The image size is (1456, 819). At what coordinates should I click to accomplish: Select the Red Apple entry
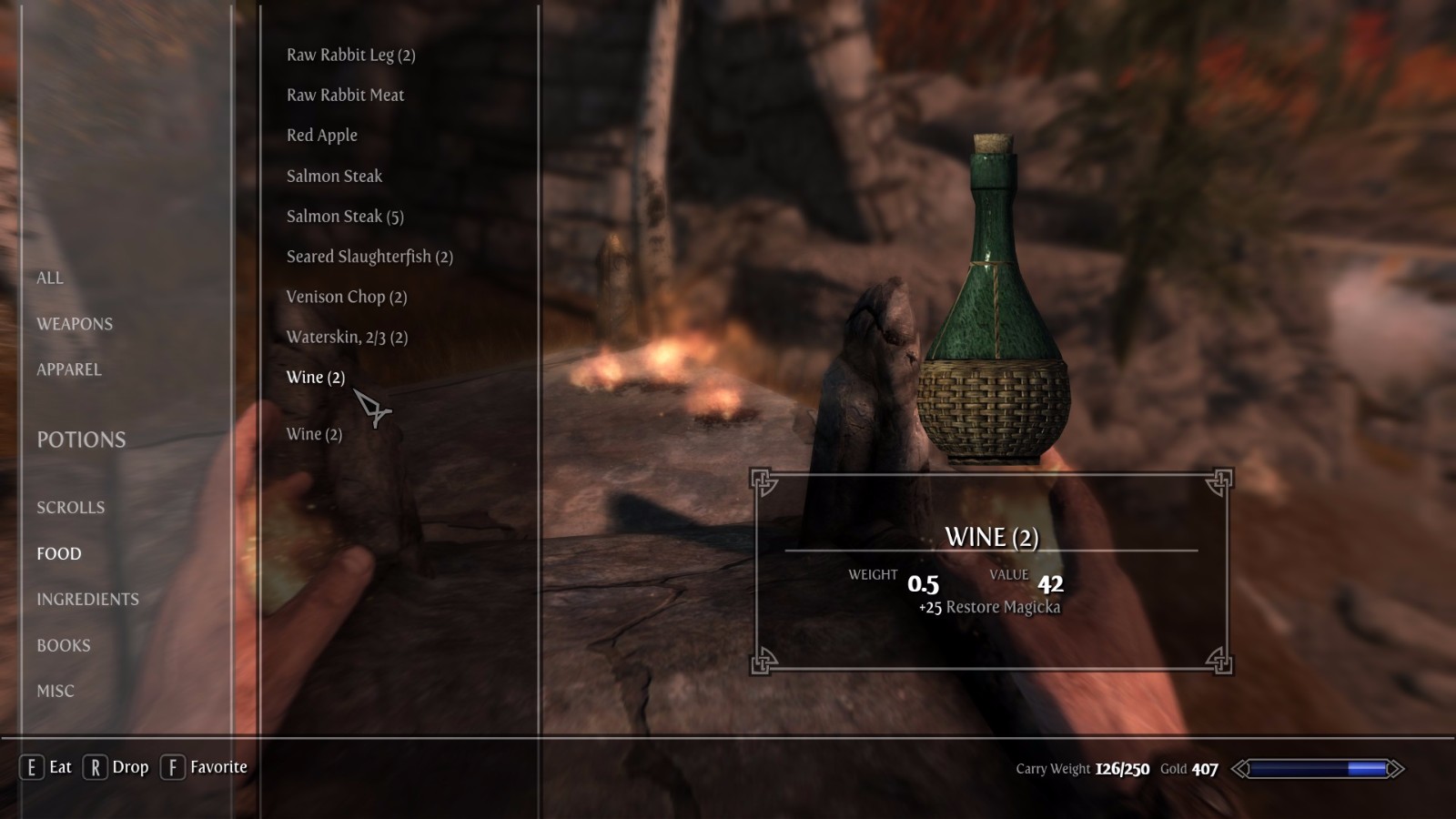[321, 136]
